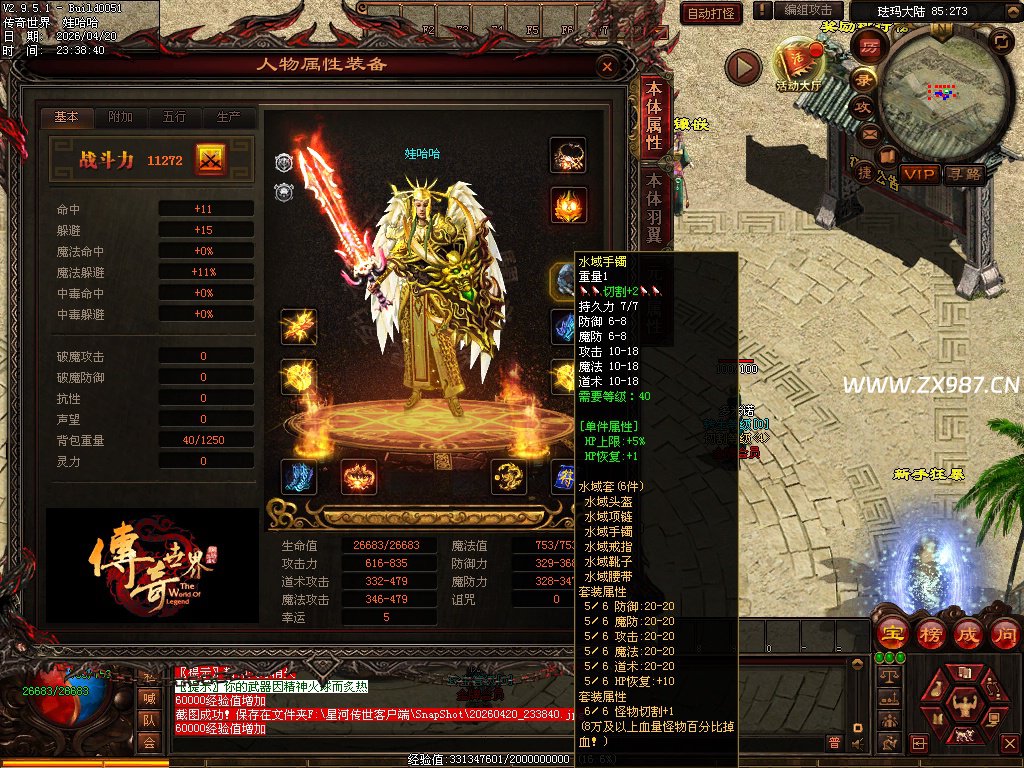Viewport: 1024px width, 768px height.
Task: Select the 生产 tab
Action: click(x=228, y=117)
